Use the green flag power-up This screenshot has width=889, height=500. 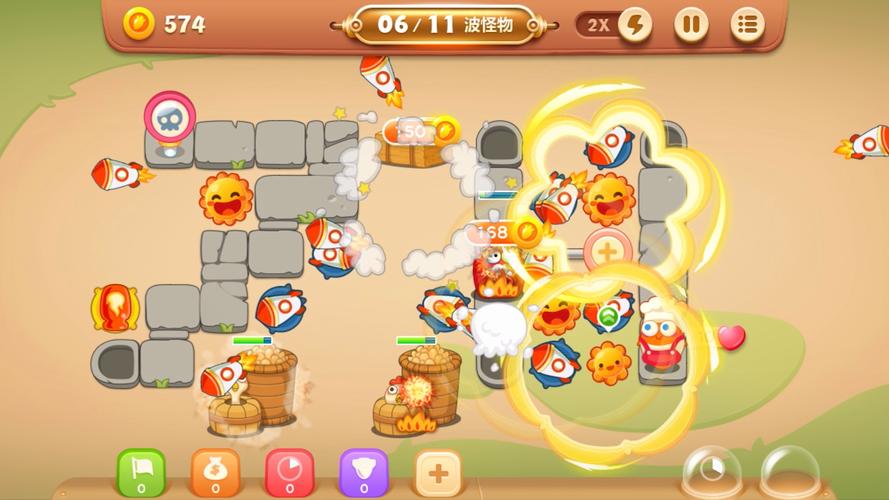coord(141,471)
